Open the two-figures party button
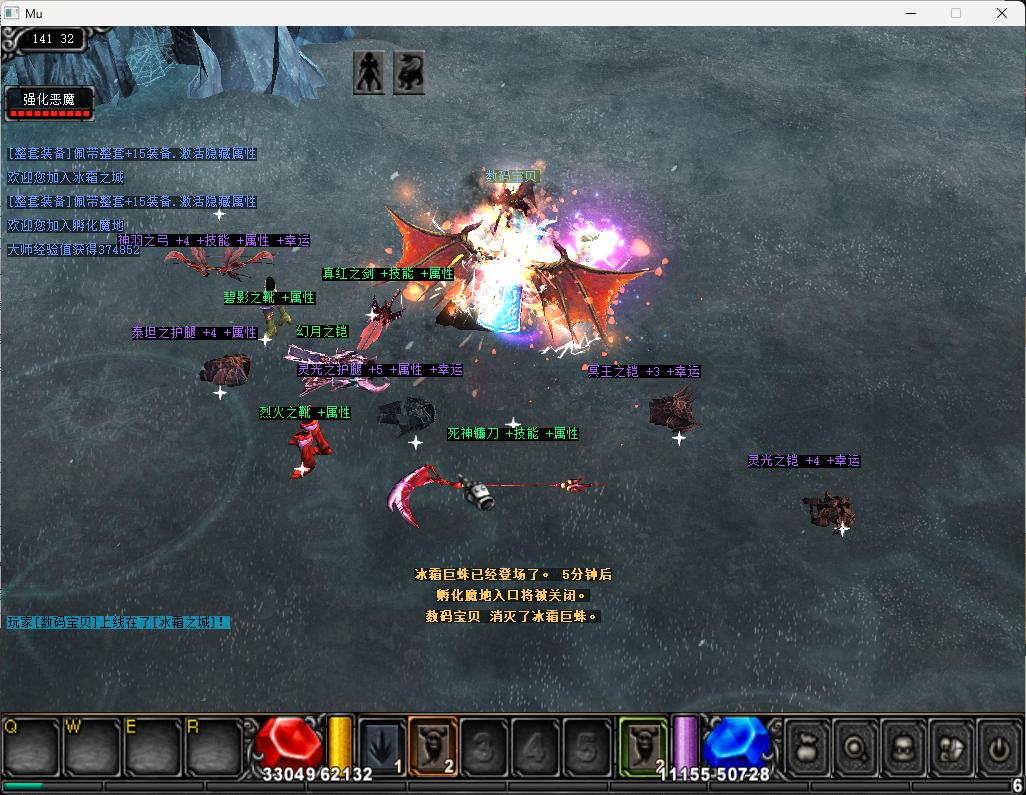The image size is (1026, 795). coord(951,746)
